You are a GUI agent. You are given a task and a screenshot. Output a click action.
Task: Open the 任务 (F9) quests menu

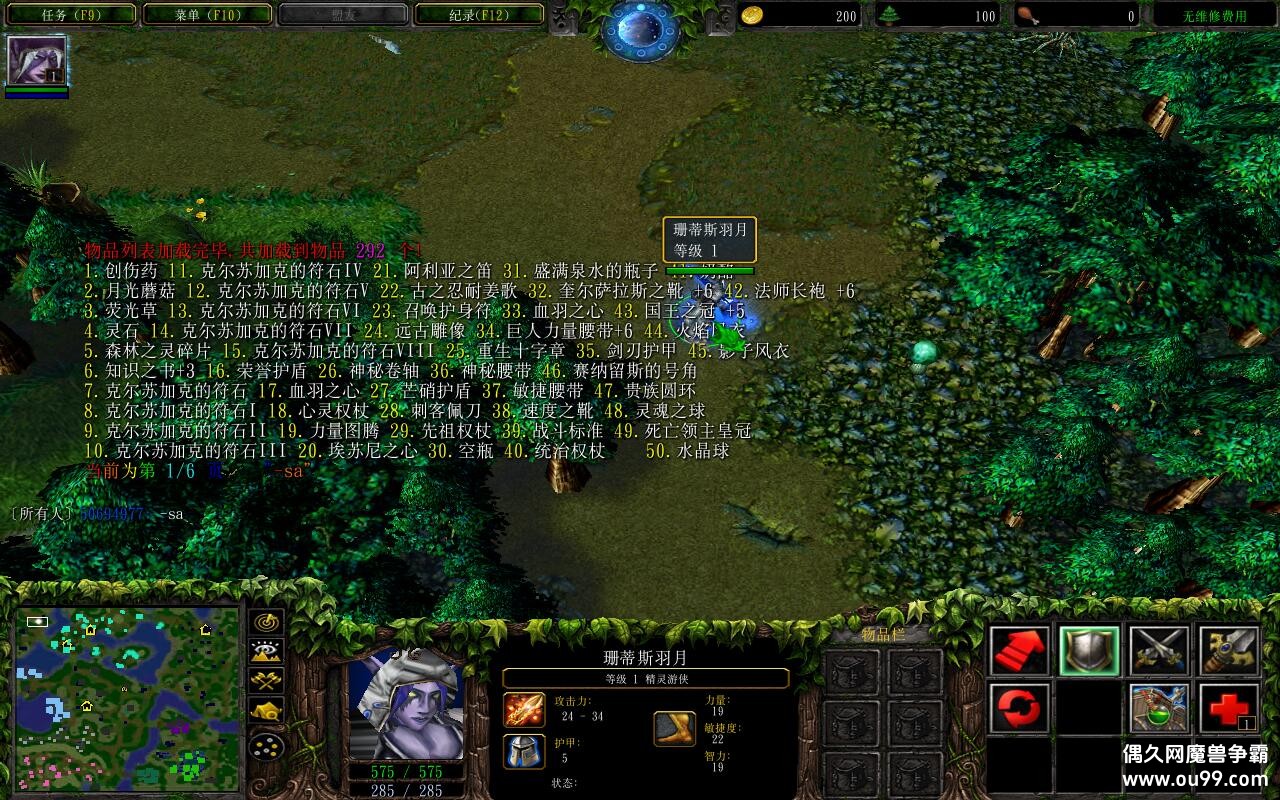click(69, 15)
